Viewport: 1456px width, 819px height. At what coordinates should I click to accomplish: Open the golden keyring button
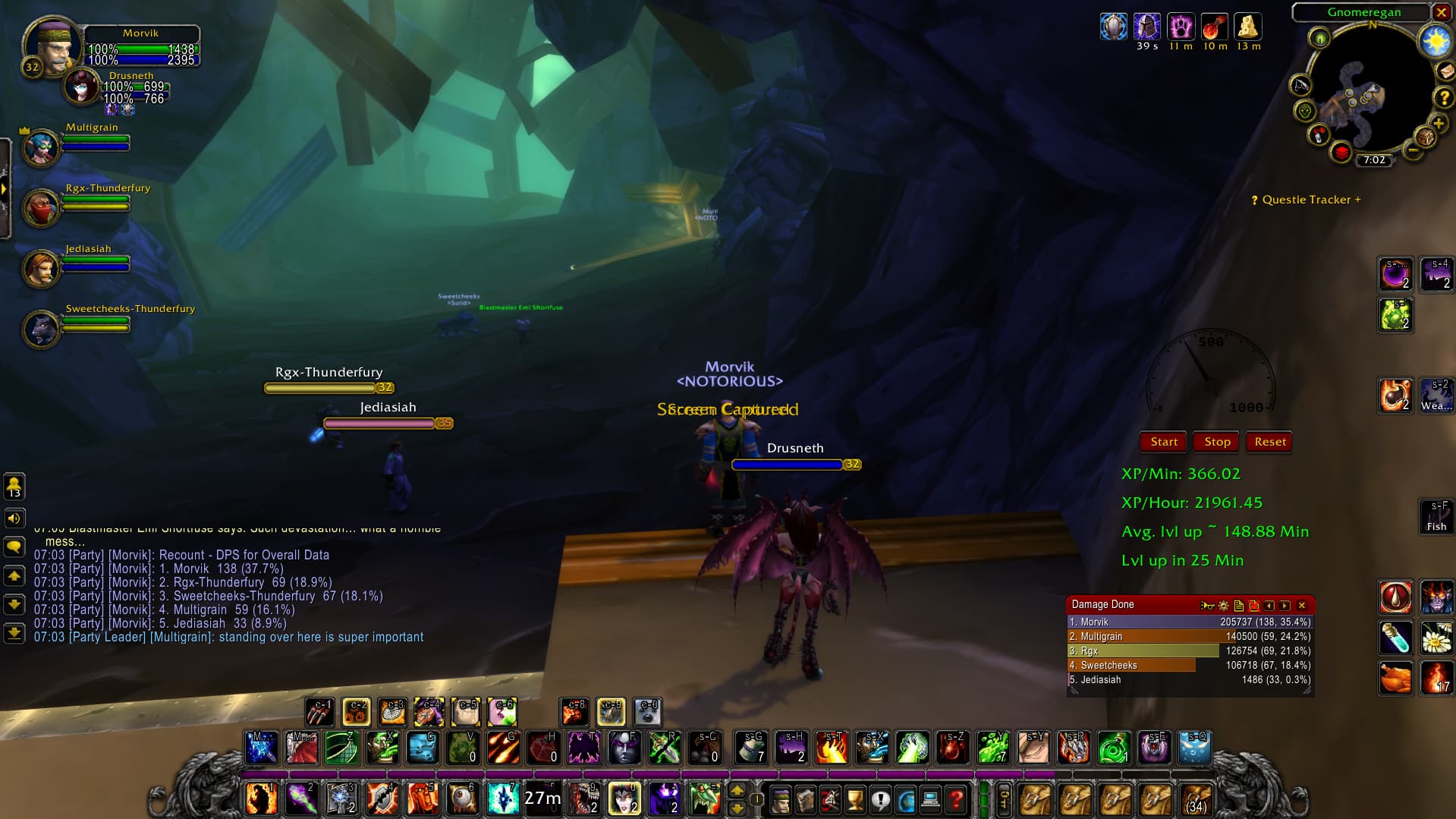tap(1003, 800)
